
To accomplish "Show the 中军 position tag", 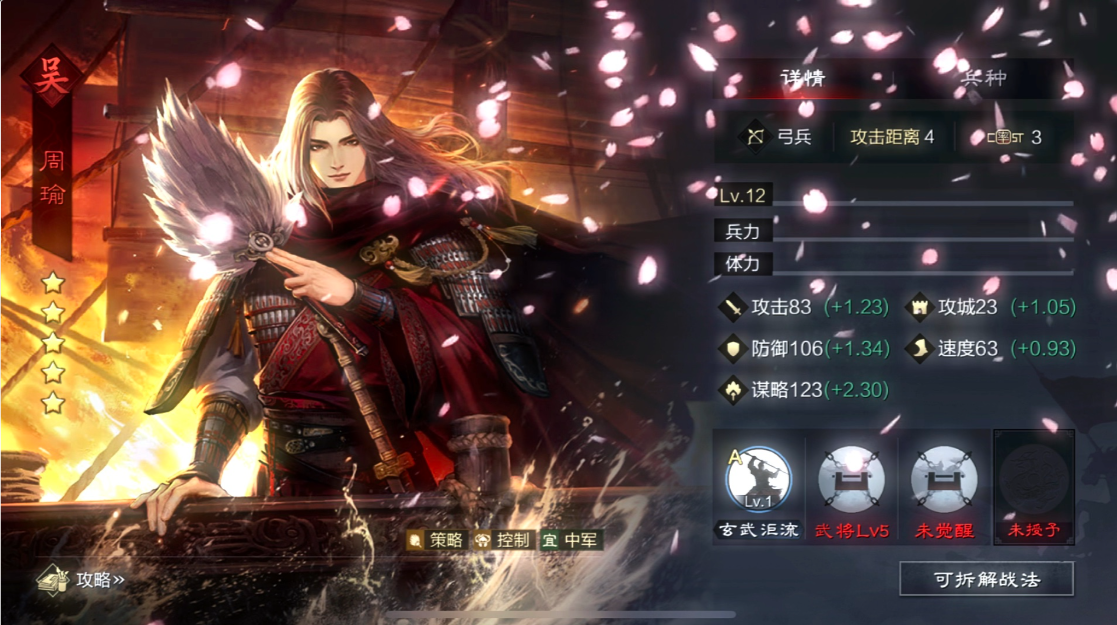I will point(570,540).
